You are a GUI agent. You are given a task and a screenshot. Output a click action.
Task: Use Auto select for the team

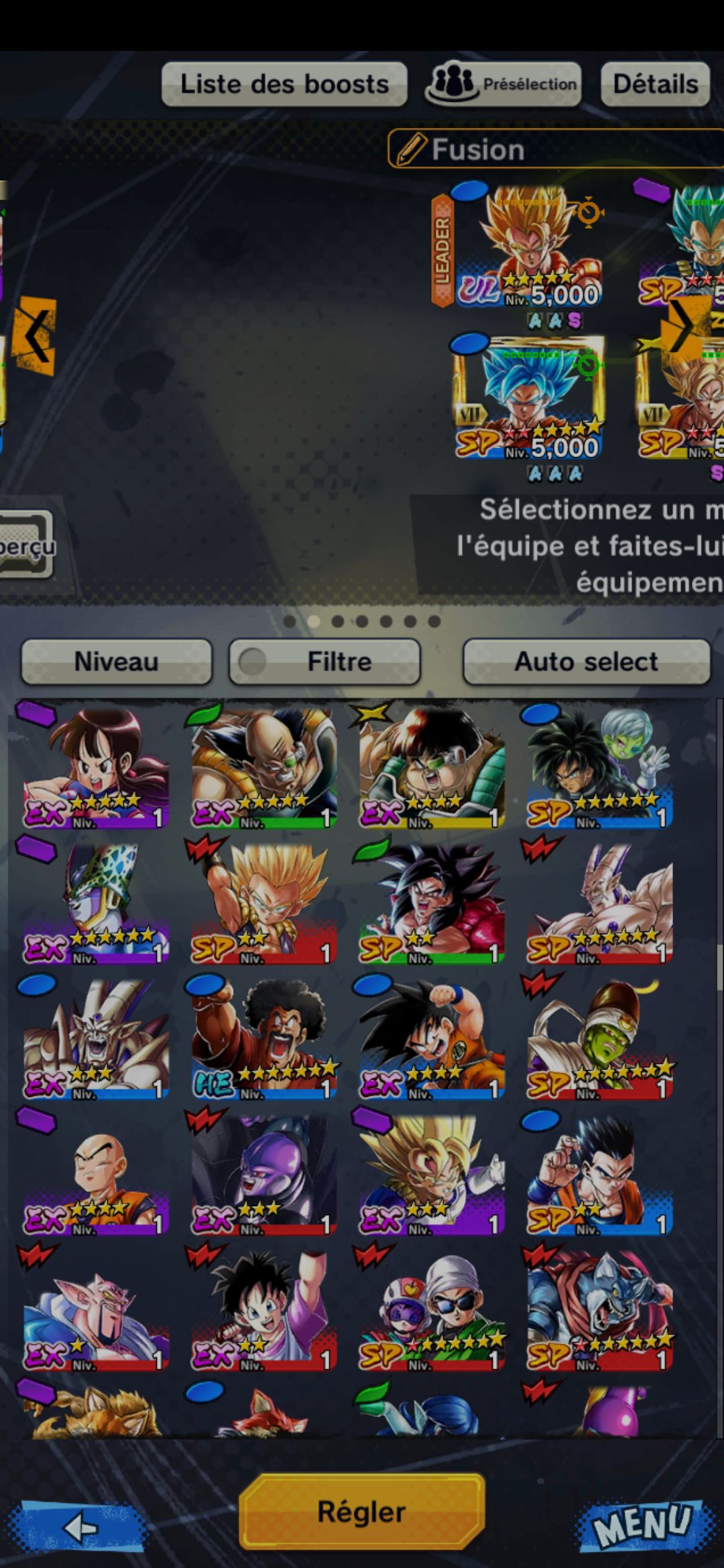[586, 661]
